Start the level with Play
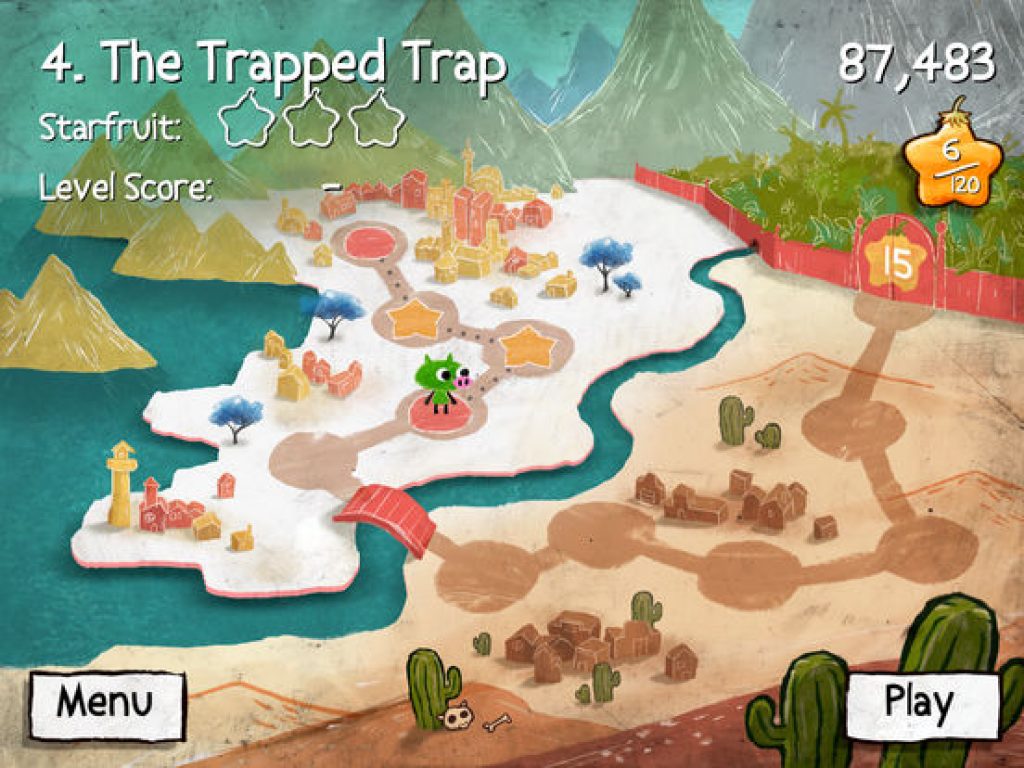The image size is (1024, 768). pyautogui.click(x=920, y=702)
